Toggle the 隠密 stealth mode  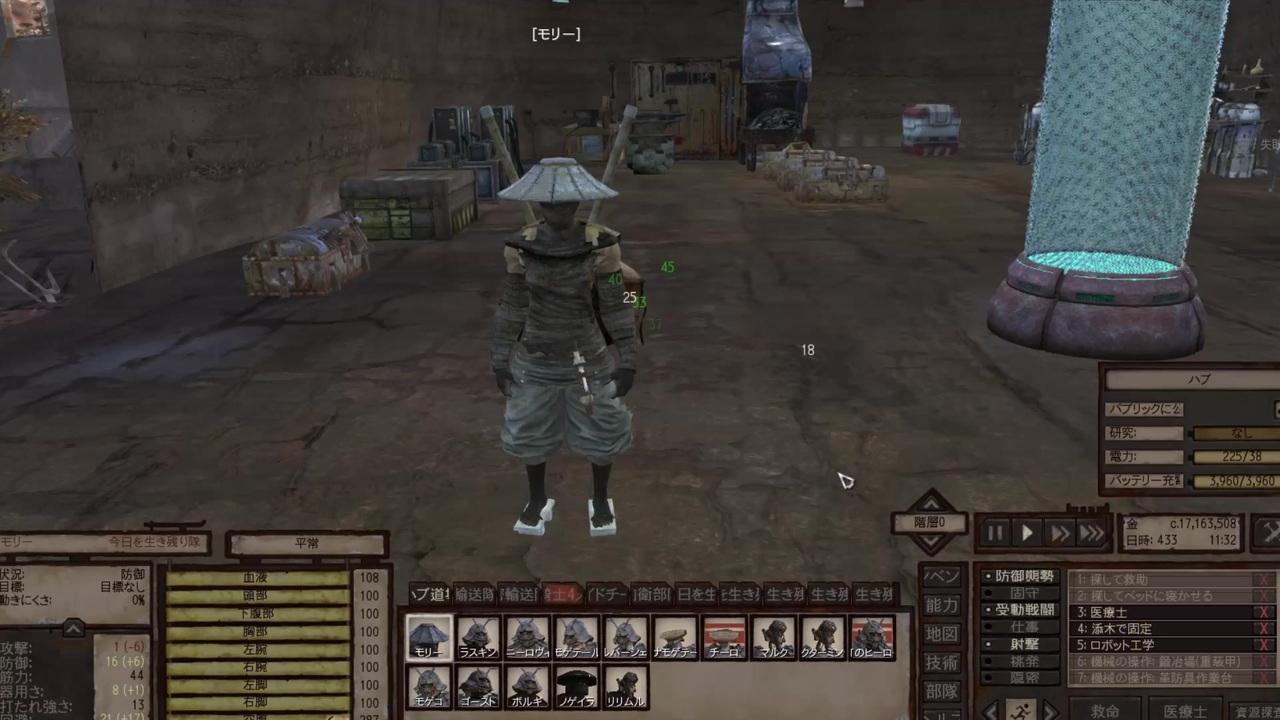click(x=1020, y=676)
